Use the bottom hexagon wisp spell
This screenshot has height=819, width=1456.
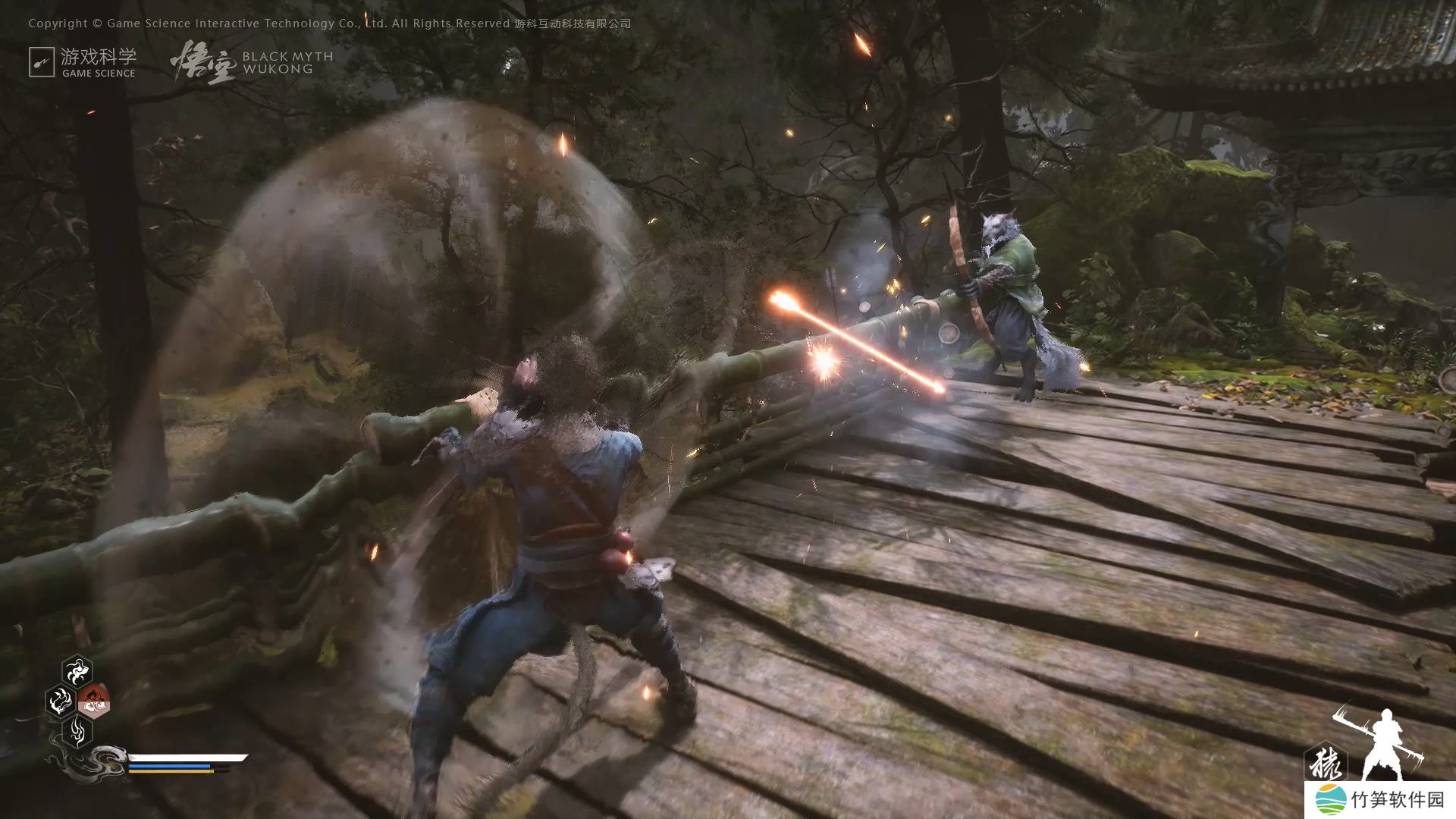coord(77,732)
